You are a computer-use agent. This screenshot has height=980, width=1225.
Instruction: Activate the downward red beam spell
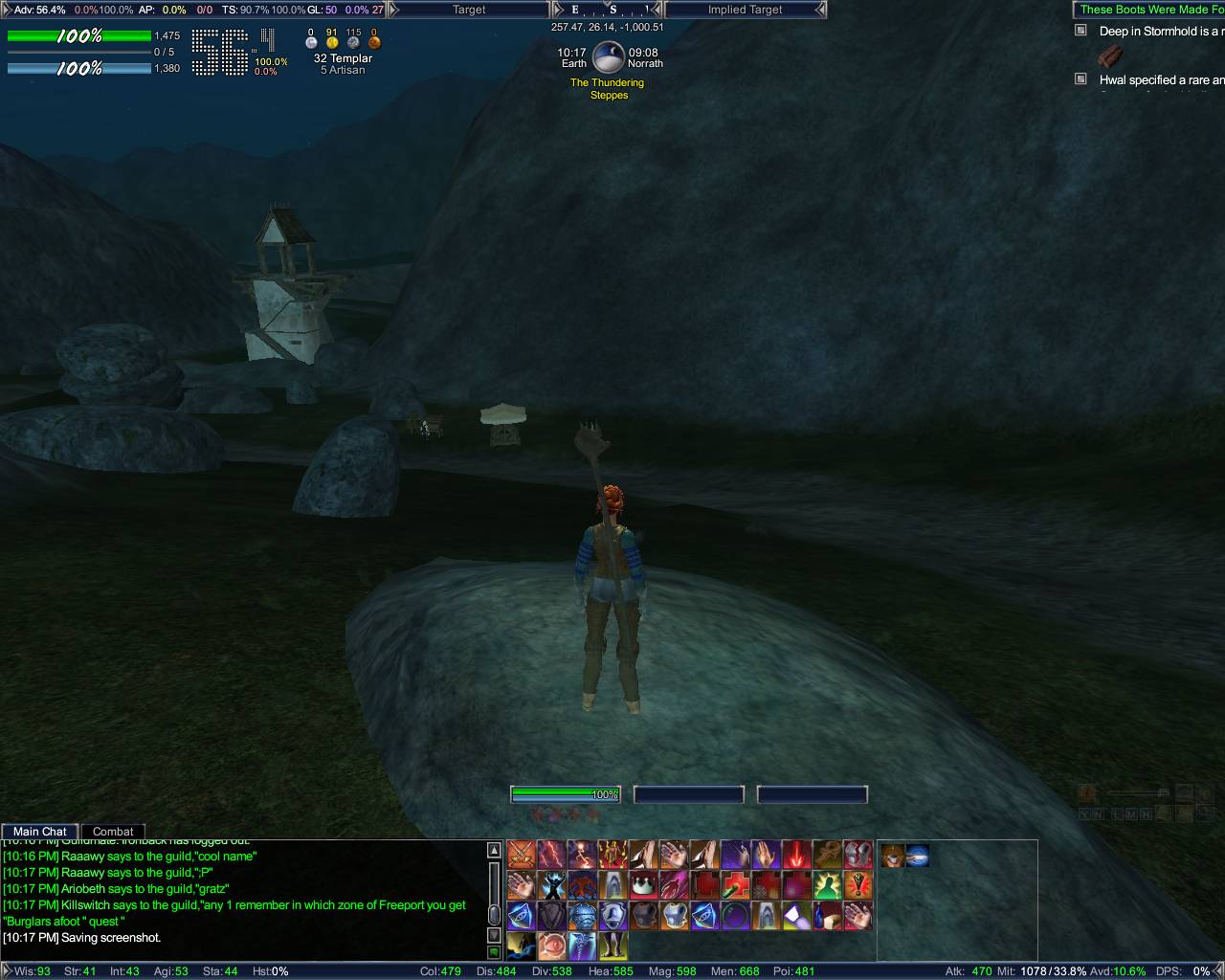(796, 854)
